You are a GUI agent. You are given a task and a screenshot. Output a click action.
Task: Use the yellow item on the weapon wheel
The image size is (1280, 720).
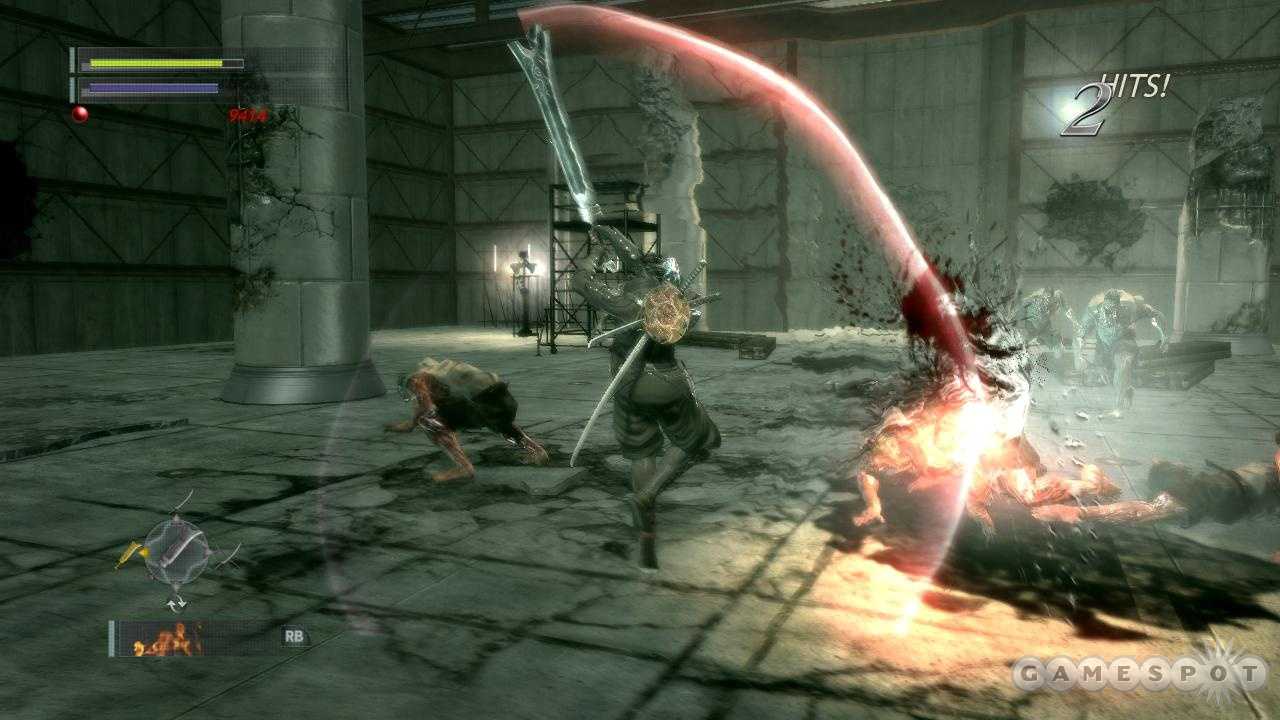[130, 553]
